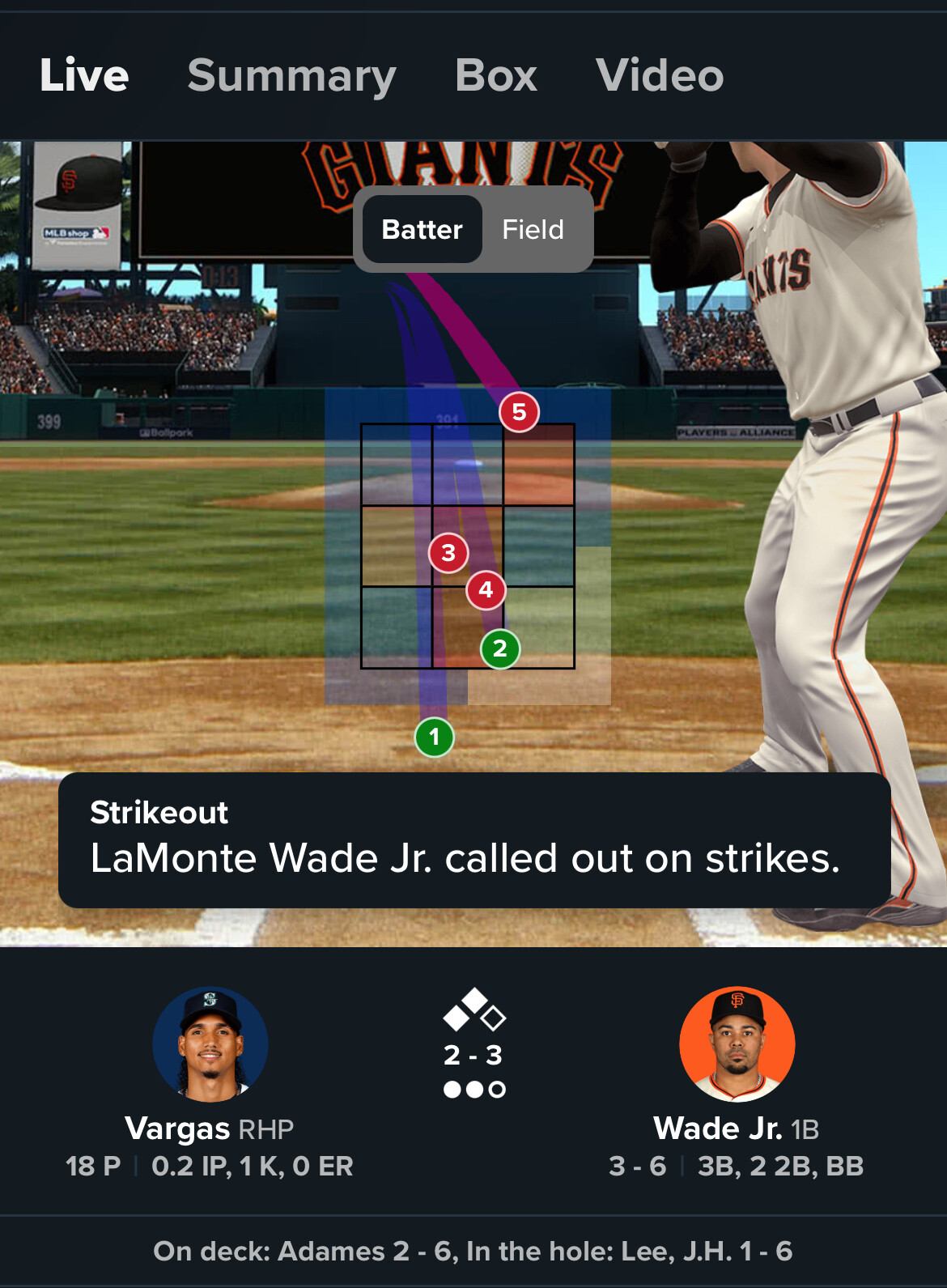Switch to Field view

(x=533, y=229)
